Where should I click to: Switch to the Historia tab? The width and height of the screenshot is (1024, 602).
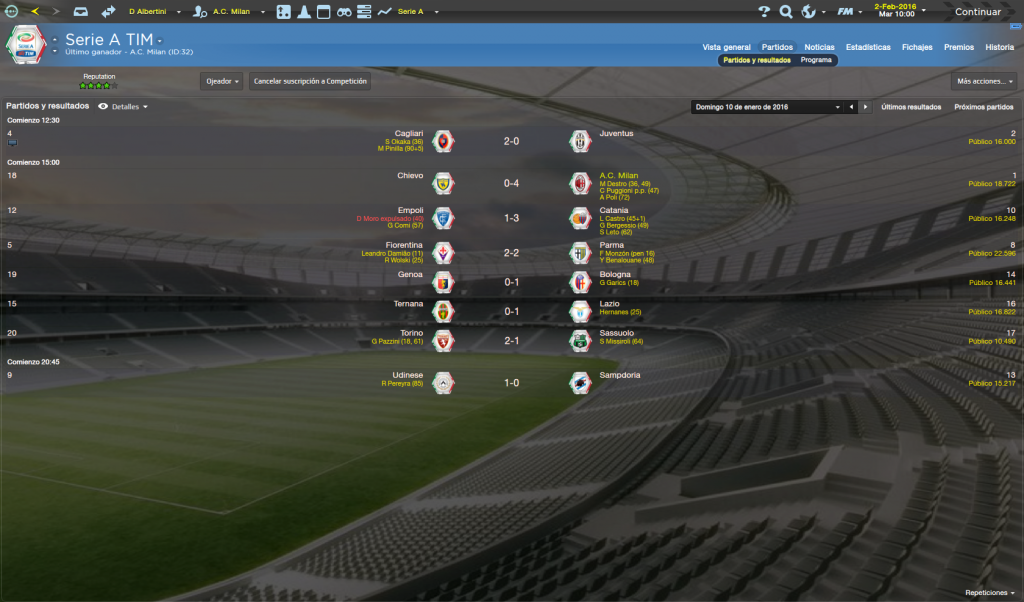click(999, 47)
